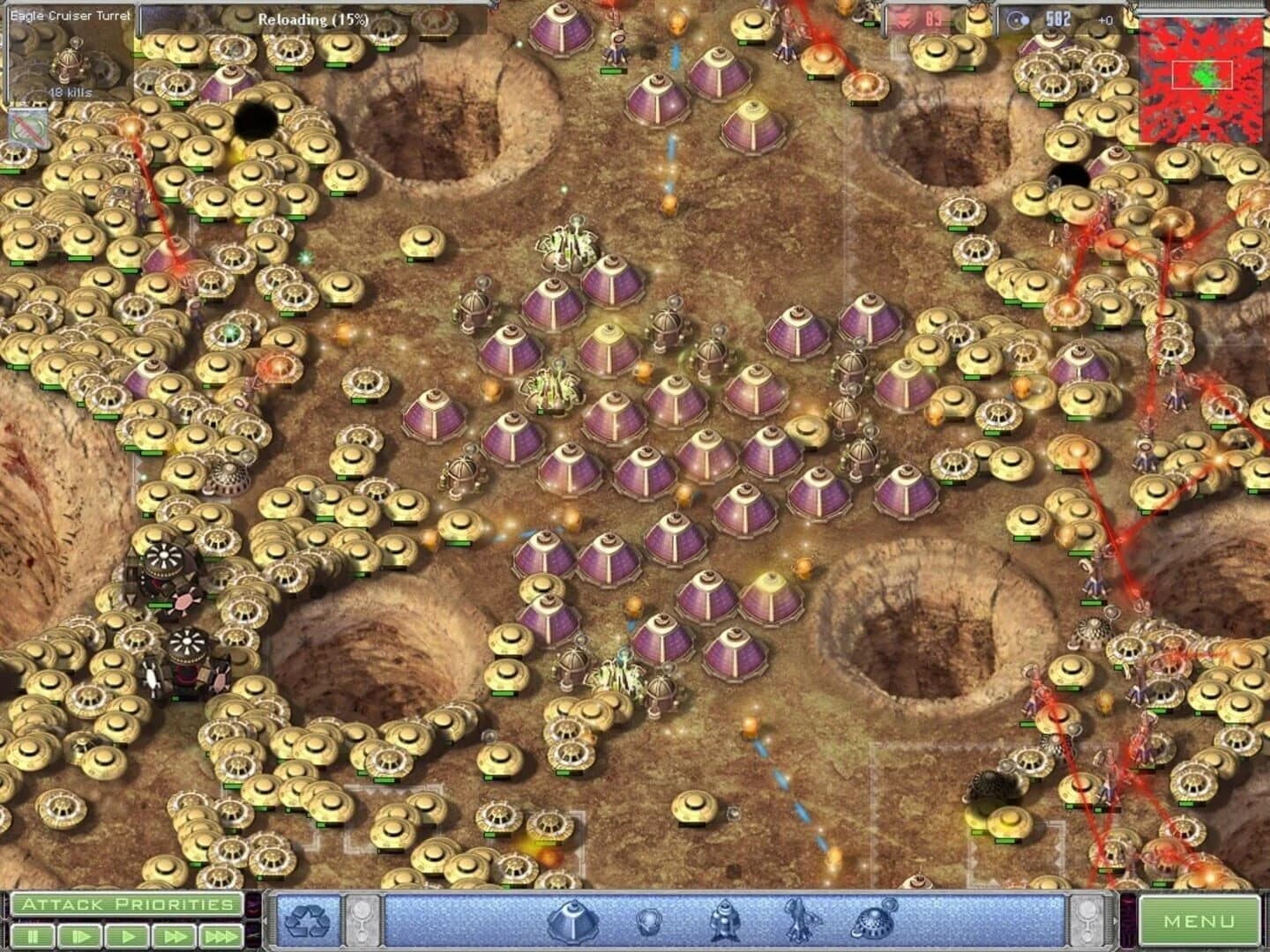Enable fastest game speed
This screenshot has height=952, width=1270.
click(220, 936)
